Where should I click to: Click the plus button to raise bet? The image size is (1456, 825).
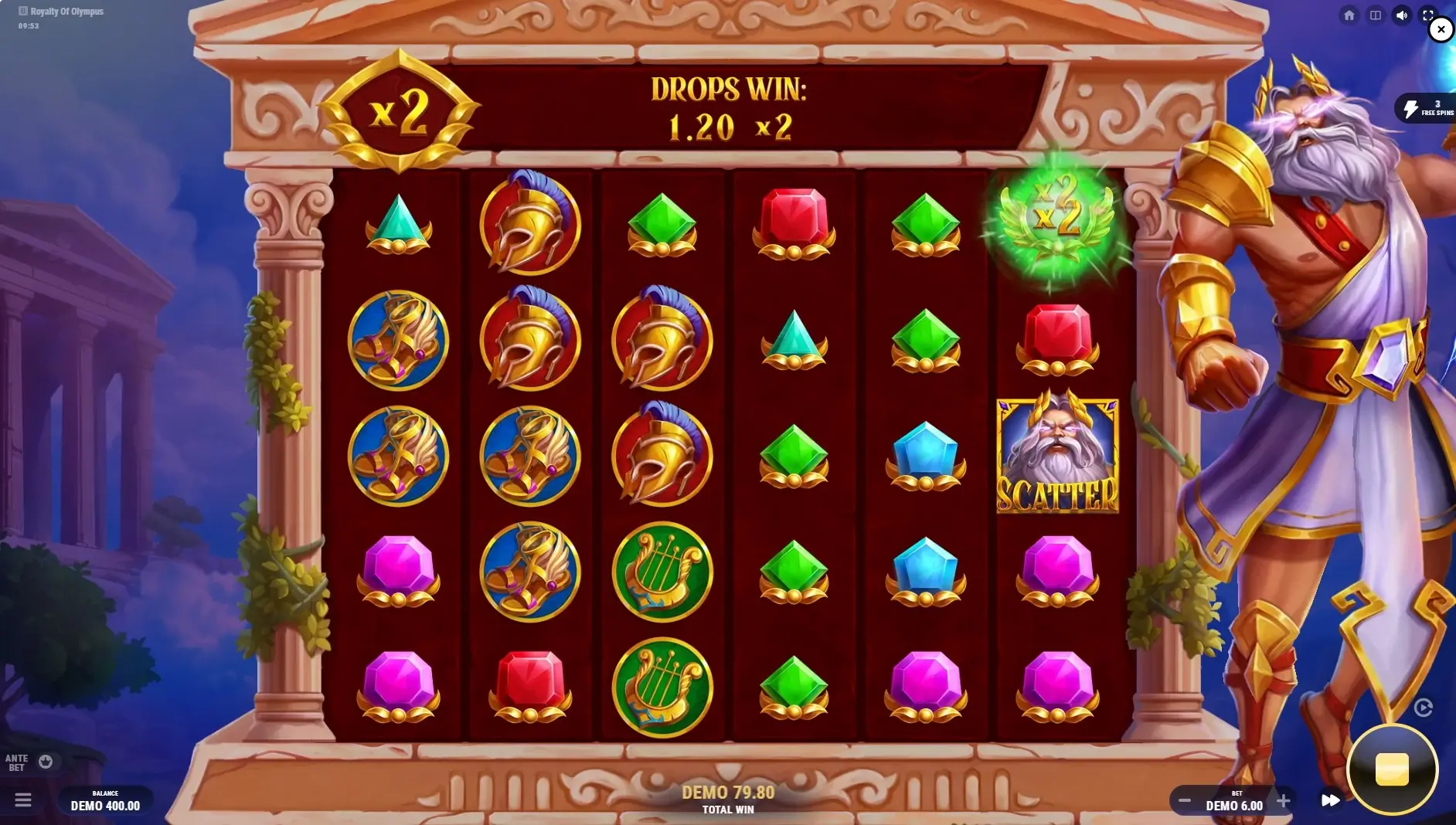(x=1285, y=801)
